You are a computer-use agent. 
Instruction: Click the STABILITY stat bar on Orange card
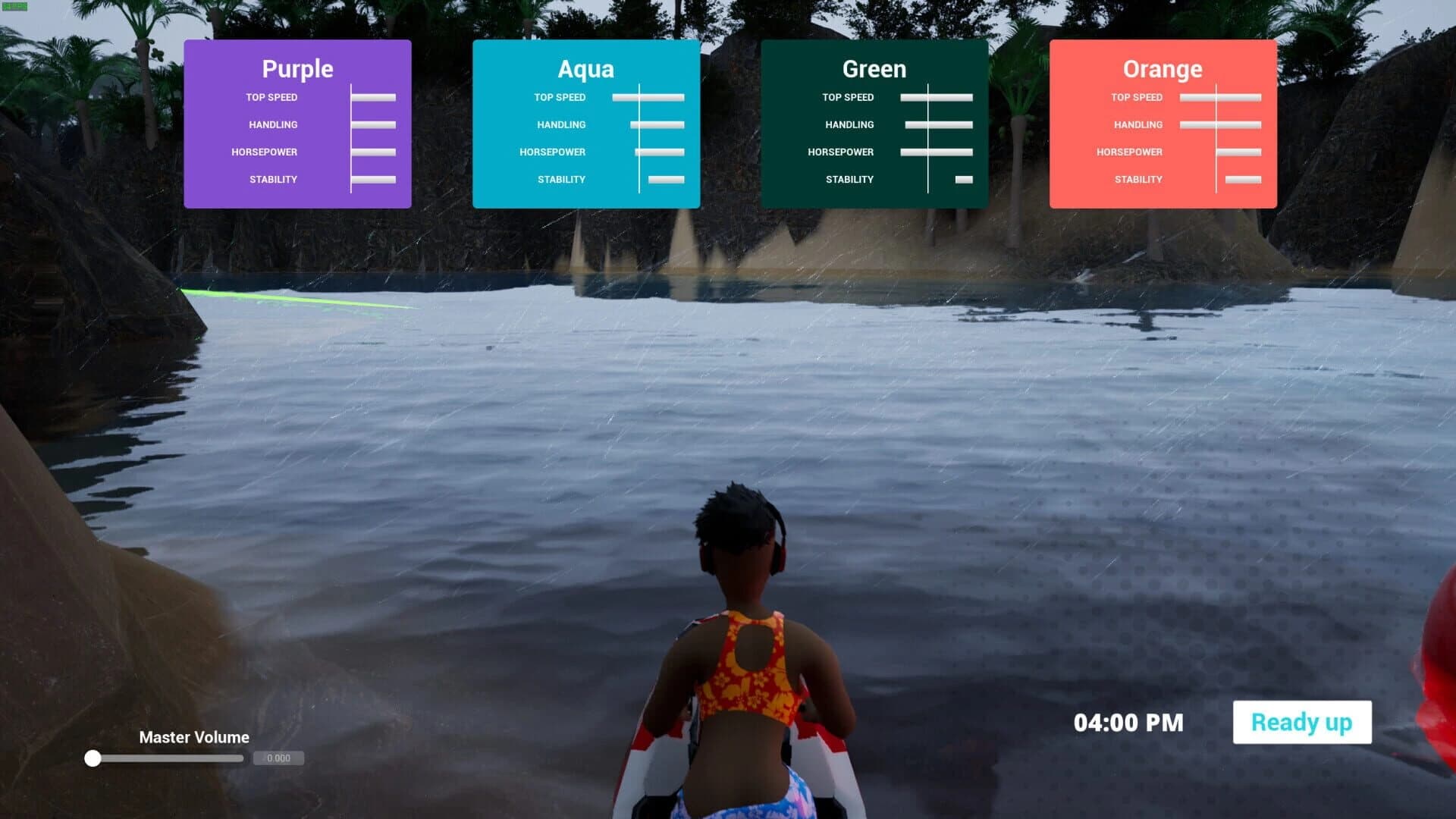click(x=1243, y=179)
